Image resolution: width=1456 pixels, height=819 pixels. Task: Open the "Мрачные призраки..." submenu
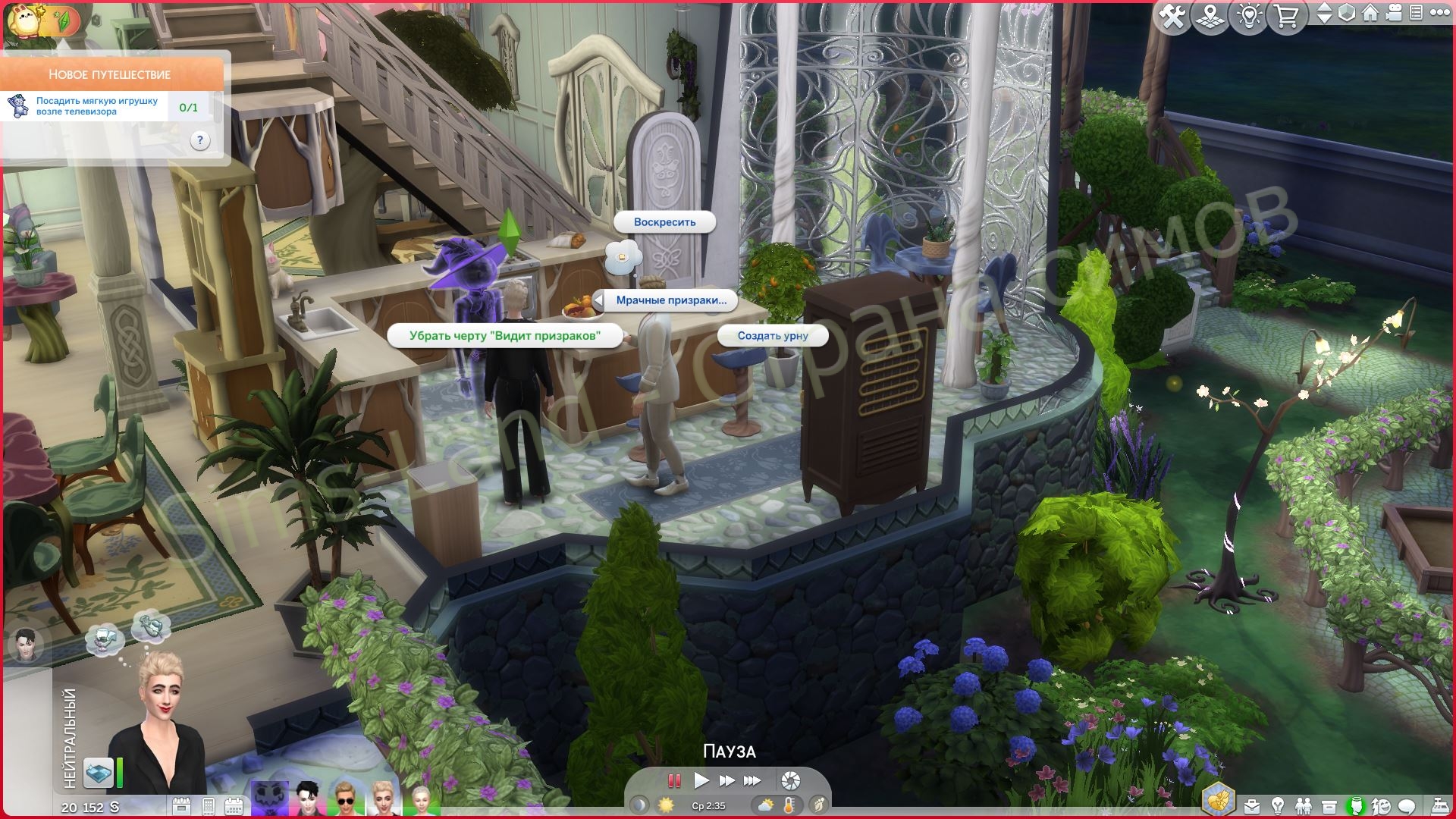[670, 300]
